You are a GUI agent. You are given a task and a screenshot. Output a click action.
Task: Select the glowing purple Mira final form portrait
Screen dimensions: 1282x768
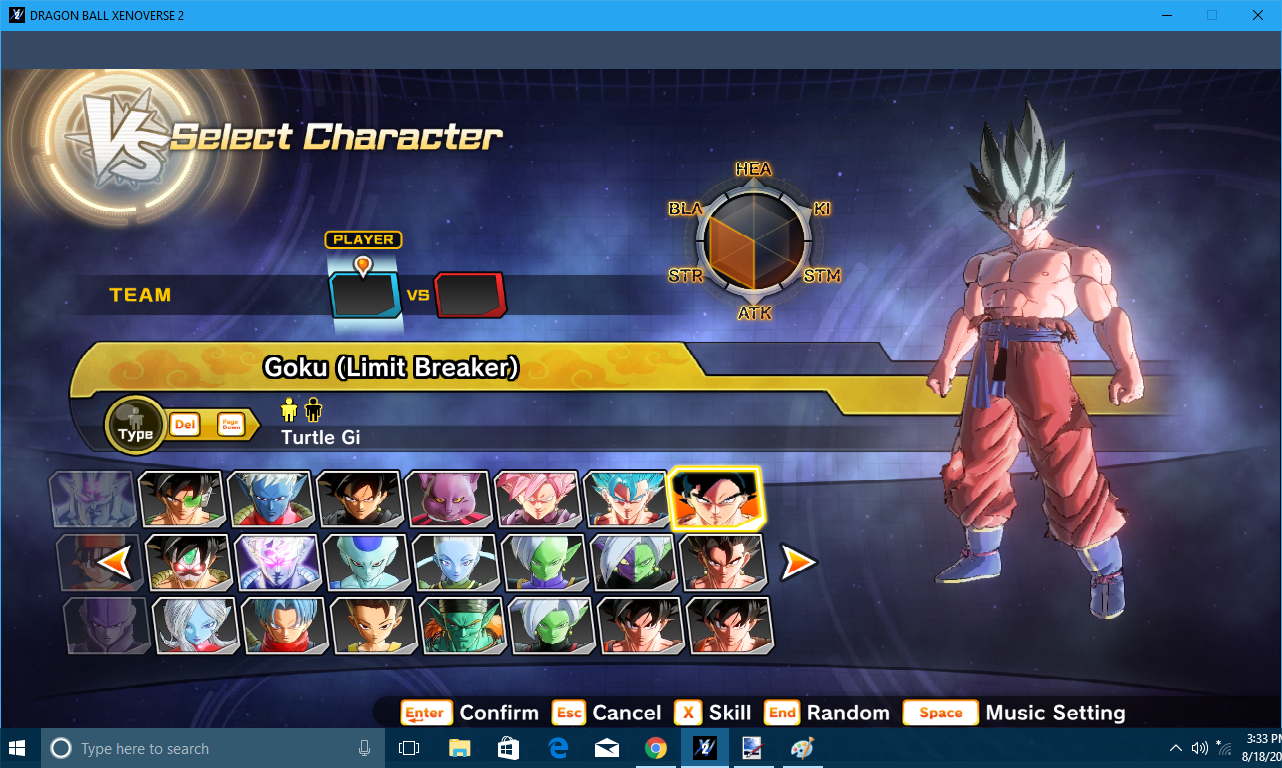point(277,562)
